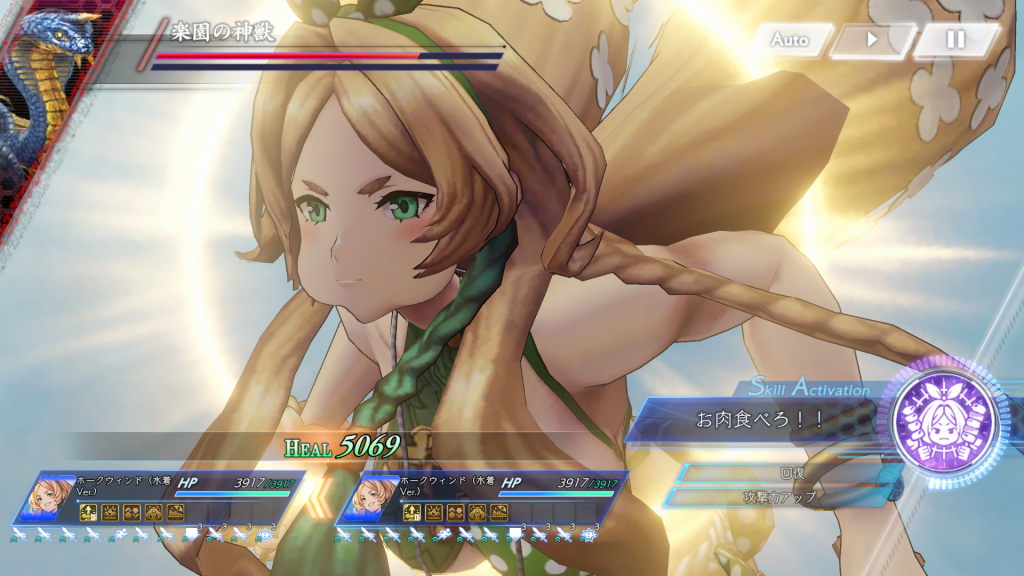Toggle the Auto battle button
The image size is (1024, 576).
tap(791, 41)
